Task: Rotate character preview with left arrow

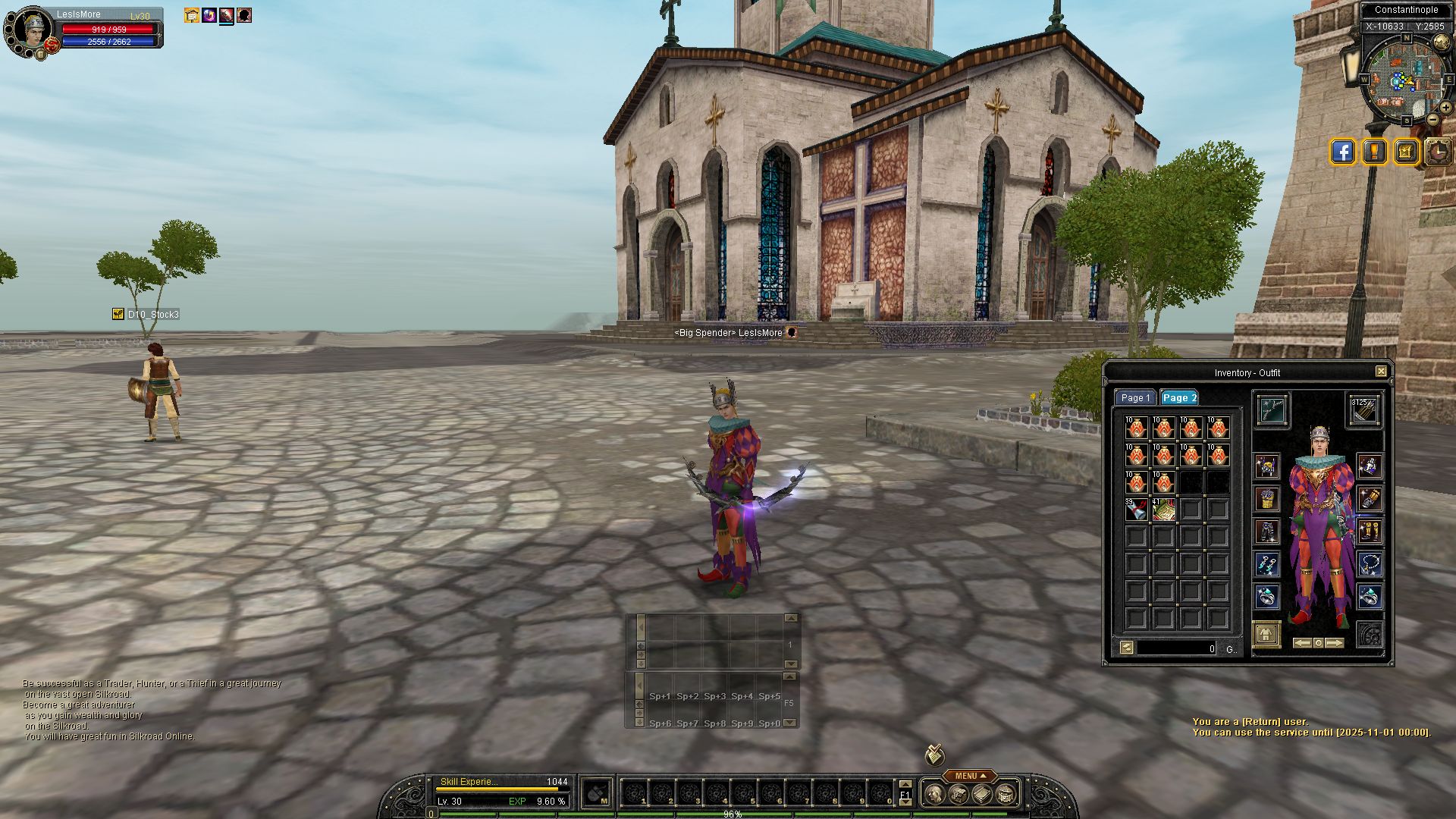Action: coord(1302,643)
